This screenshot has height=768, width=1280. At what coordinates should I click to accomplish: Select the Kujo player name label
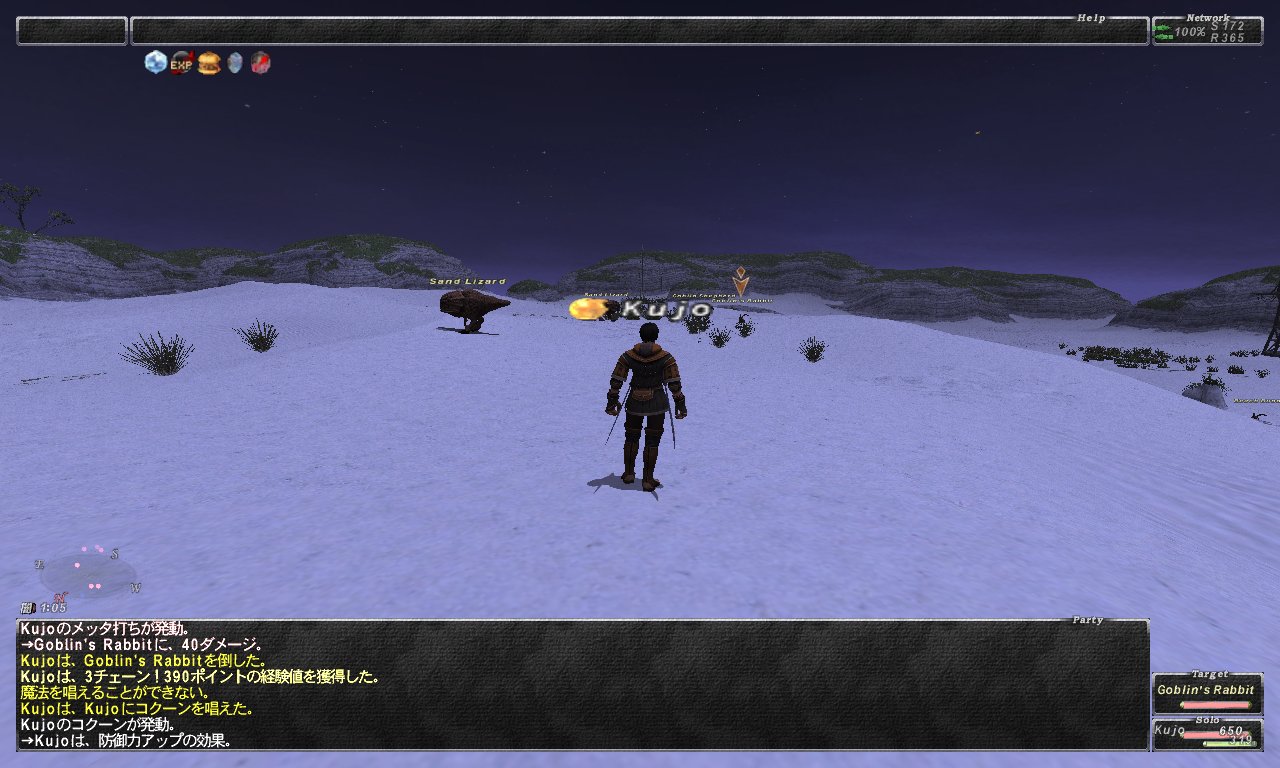(x=667, y=310)
